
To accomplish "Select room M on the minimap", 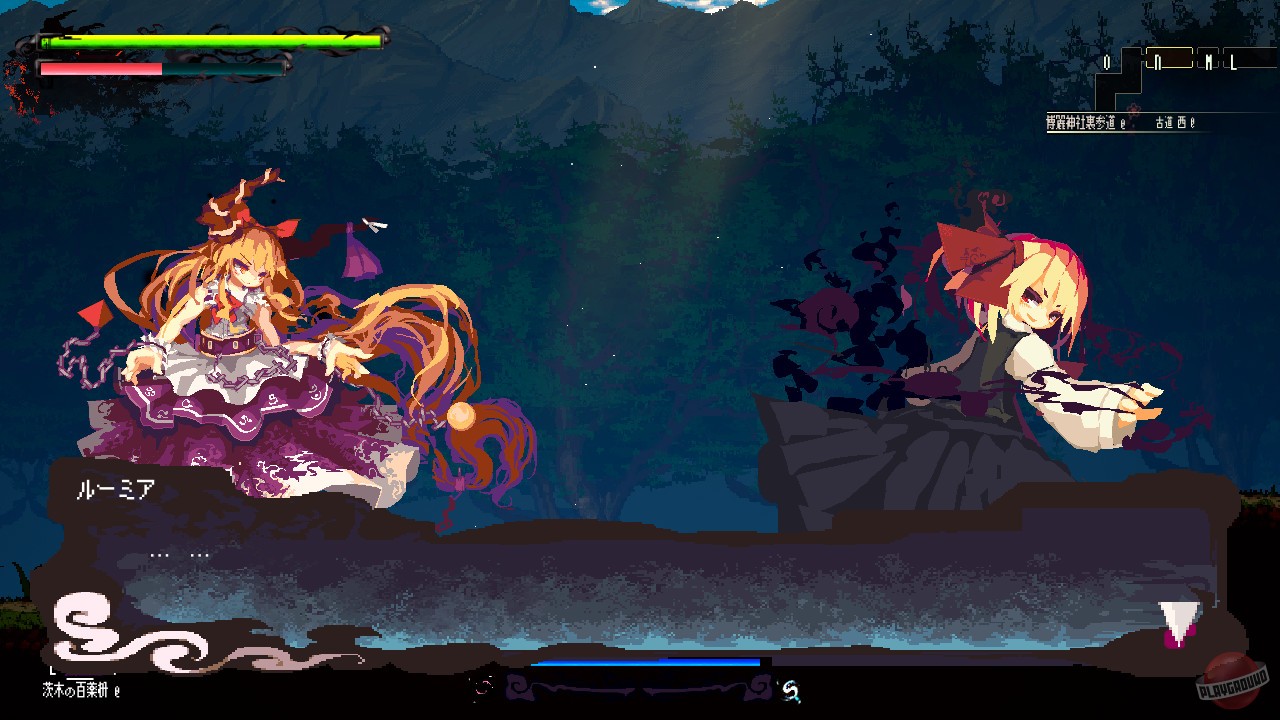I will [1209, 62].
